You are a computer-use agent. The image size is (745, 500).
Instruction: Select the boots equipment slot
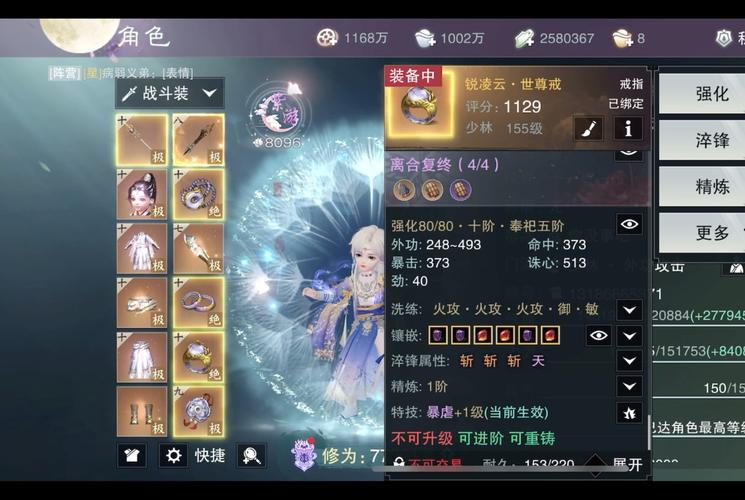point(142,411)
